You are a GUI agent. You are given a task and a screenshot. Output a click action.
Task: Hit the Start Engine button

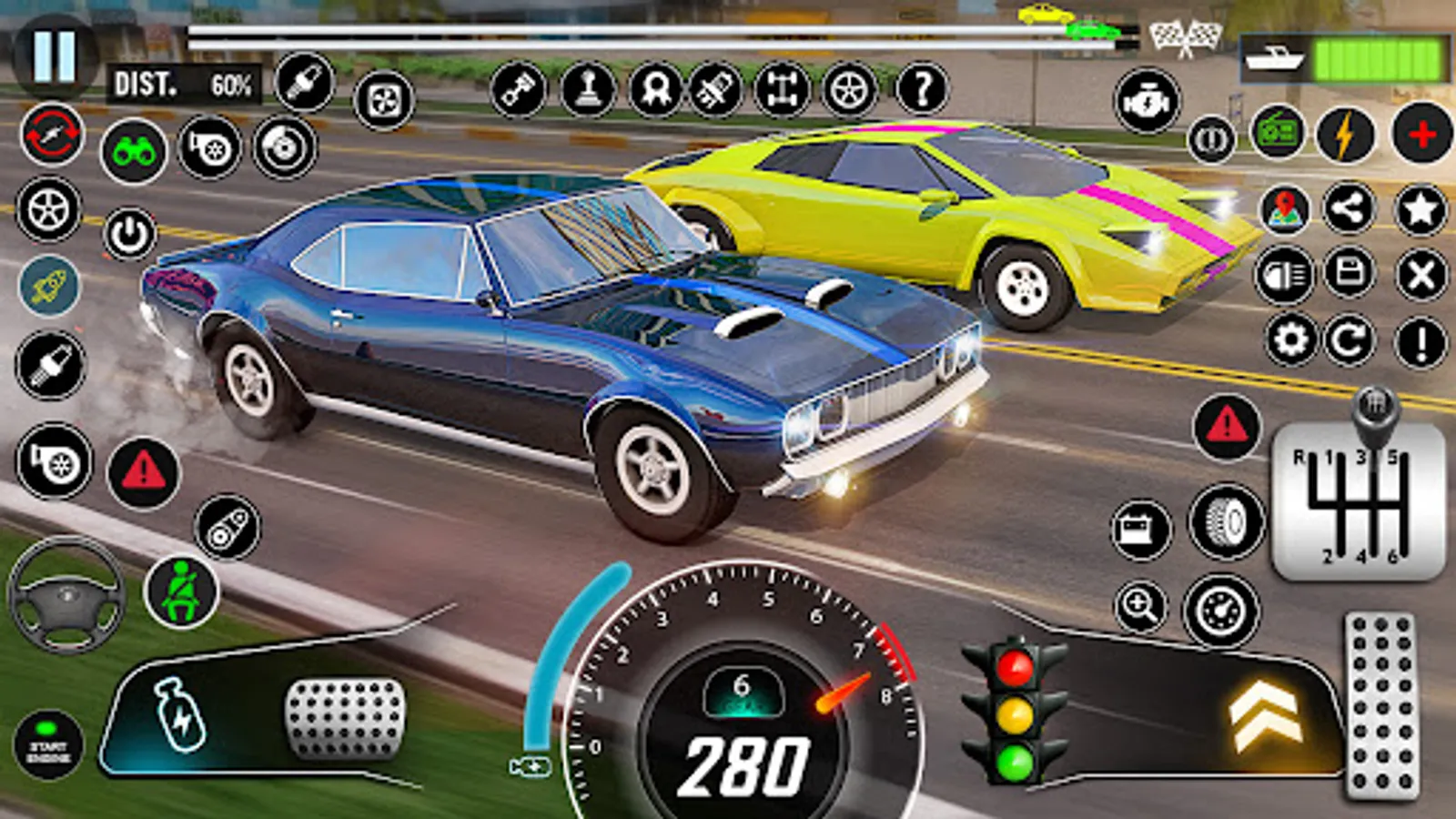click(49, 748)
